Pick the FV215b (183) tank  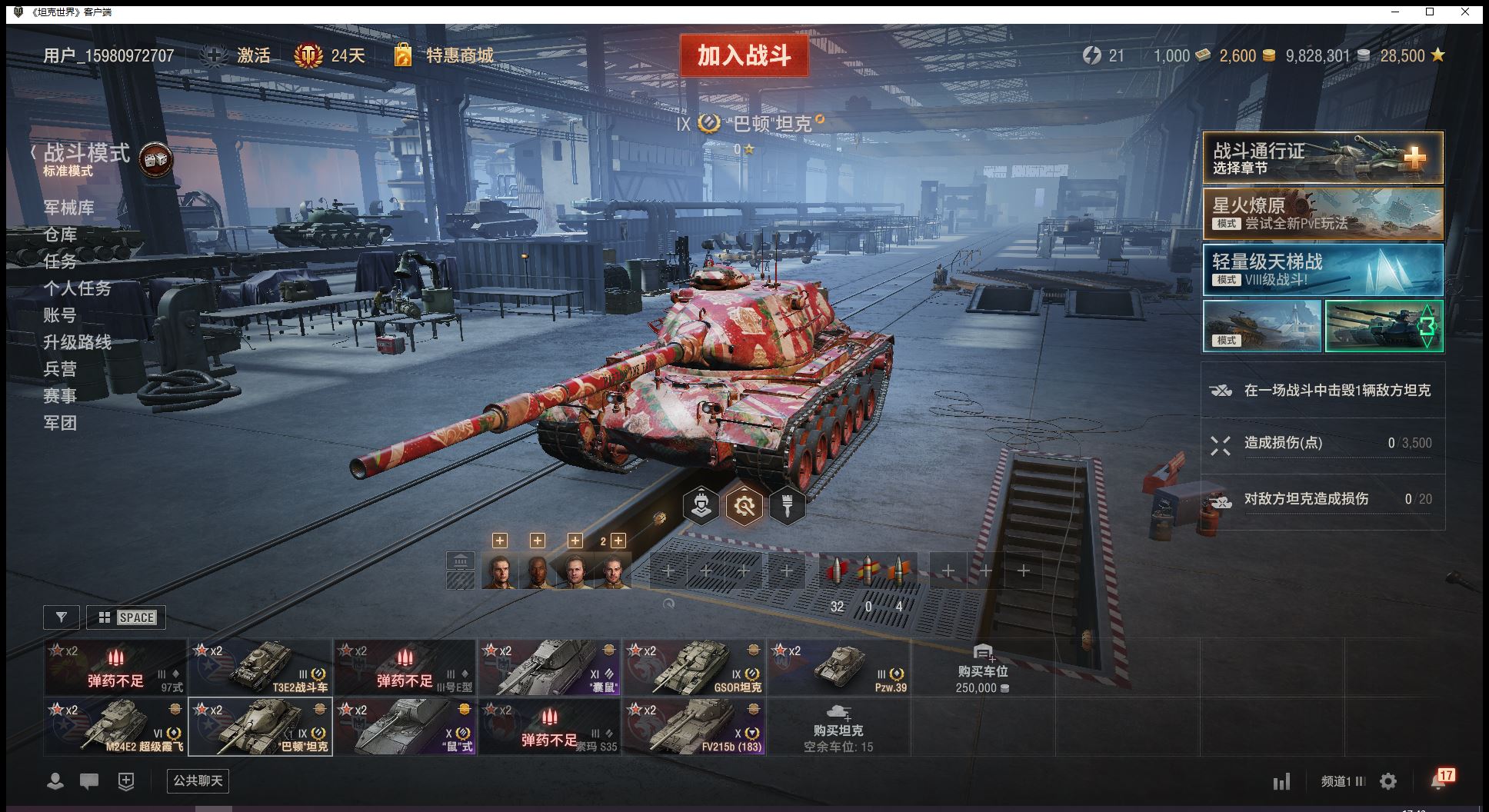click(x=695, y=727)
